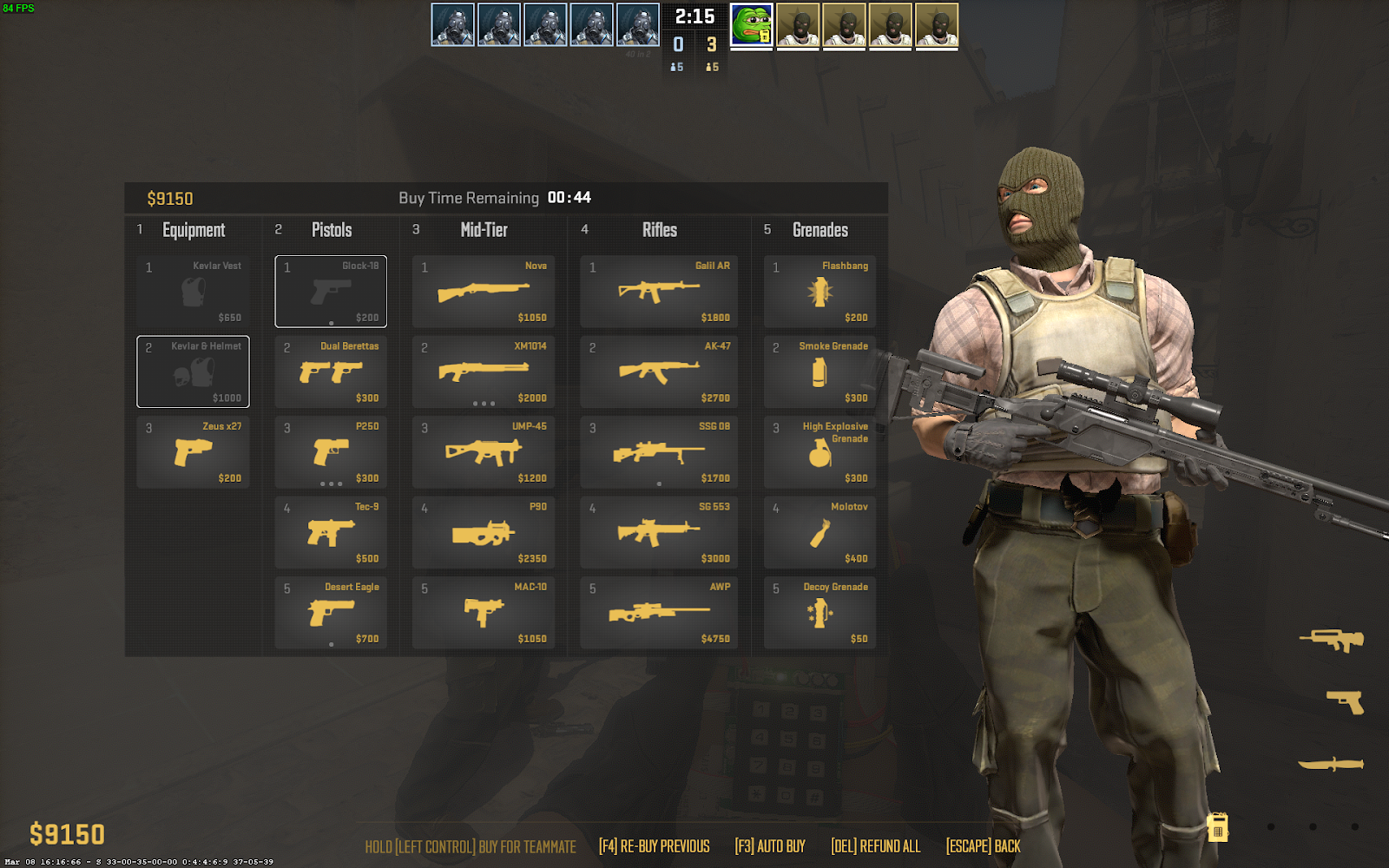
Task: Choose the SG 553 rifle
Action: (659, 532)
